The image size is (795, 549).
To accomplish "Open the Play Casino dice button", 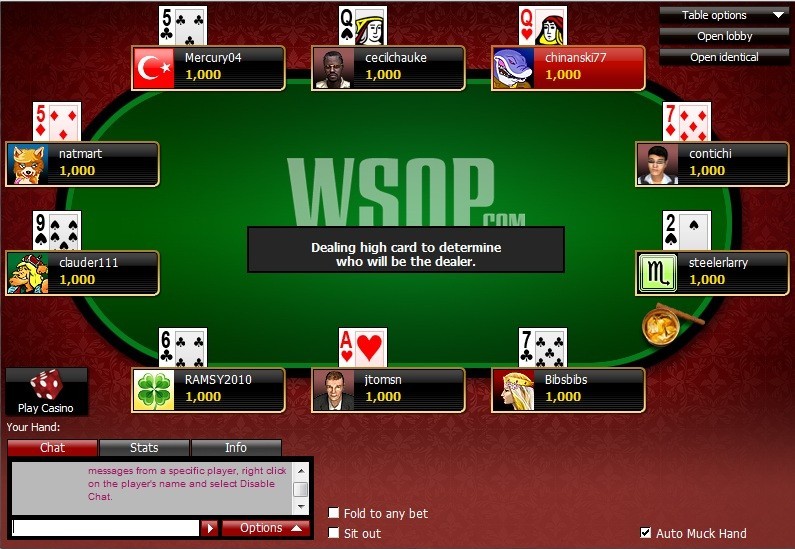I will [x=46, y=390].
